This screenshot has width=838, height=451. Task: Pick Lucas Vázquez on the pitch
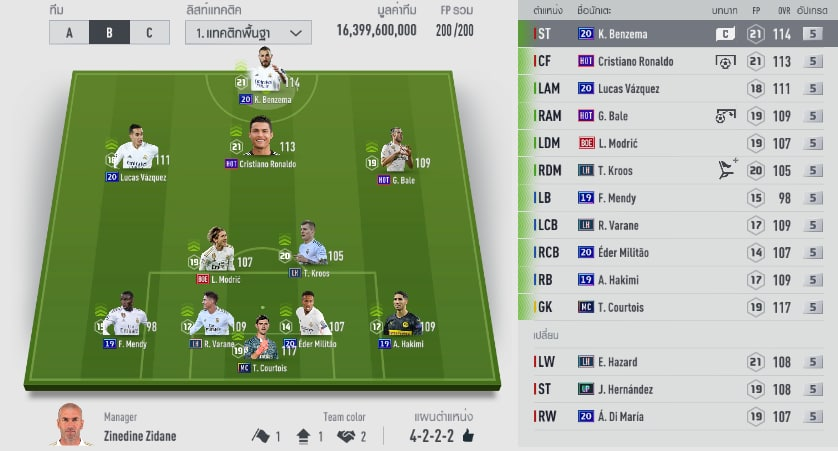coord(135,153)
